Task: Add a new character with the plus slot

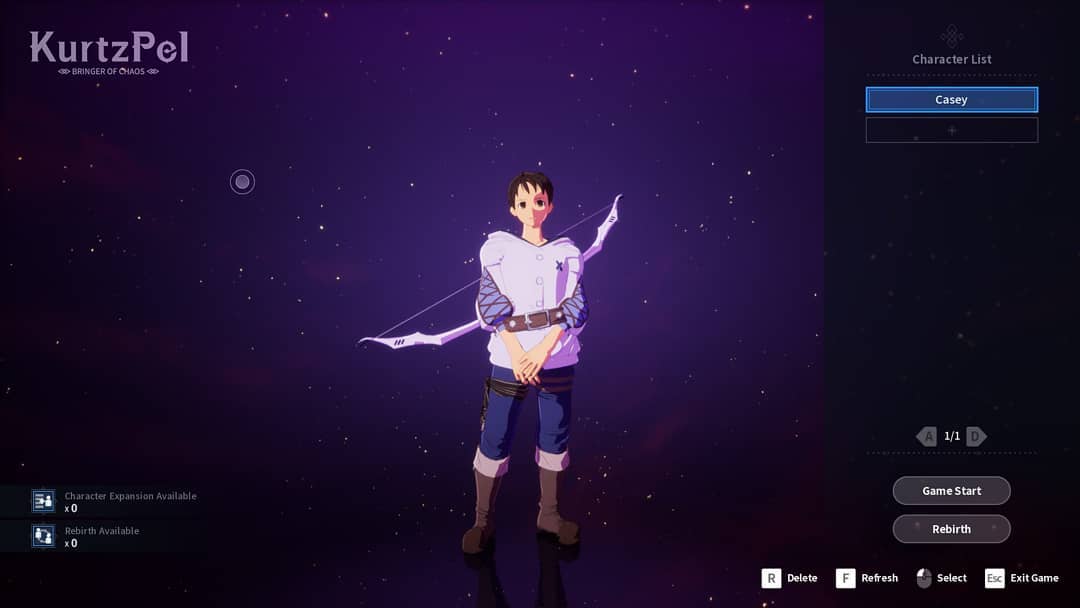Action: coord(951,130)
